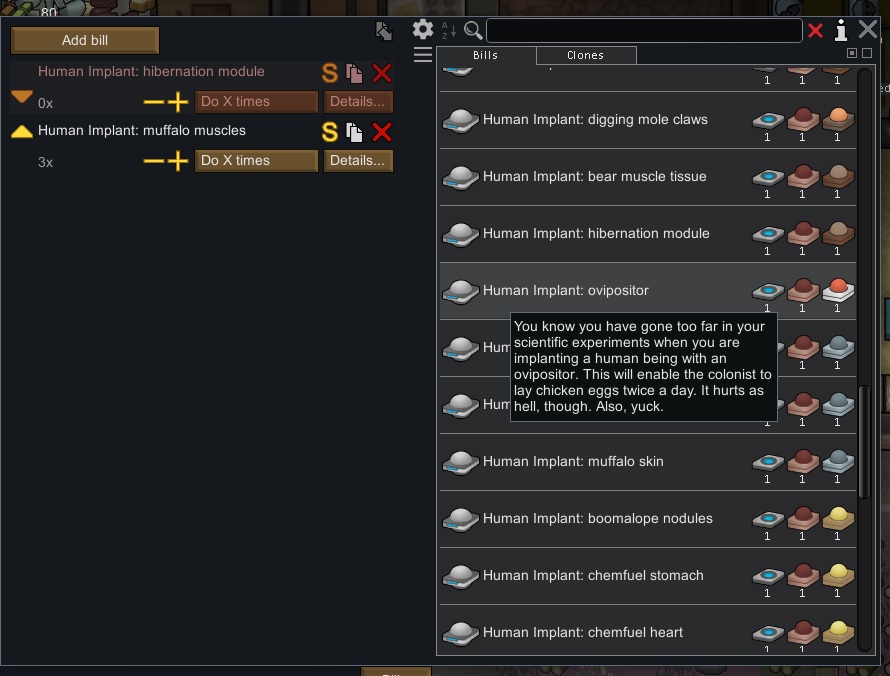Switch to the Clones tab

(585, 55)
